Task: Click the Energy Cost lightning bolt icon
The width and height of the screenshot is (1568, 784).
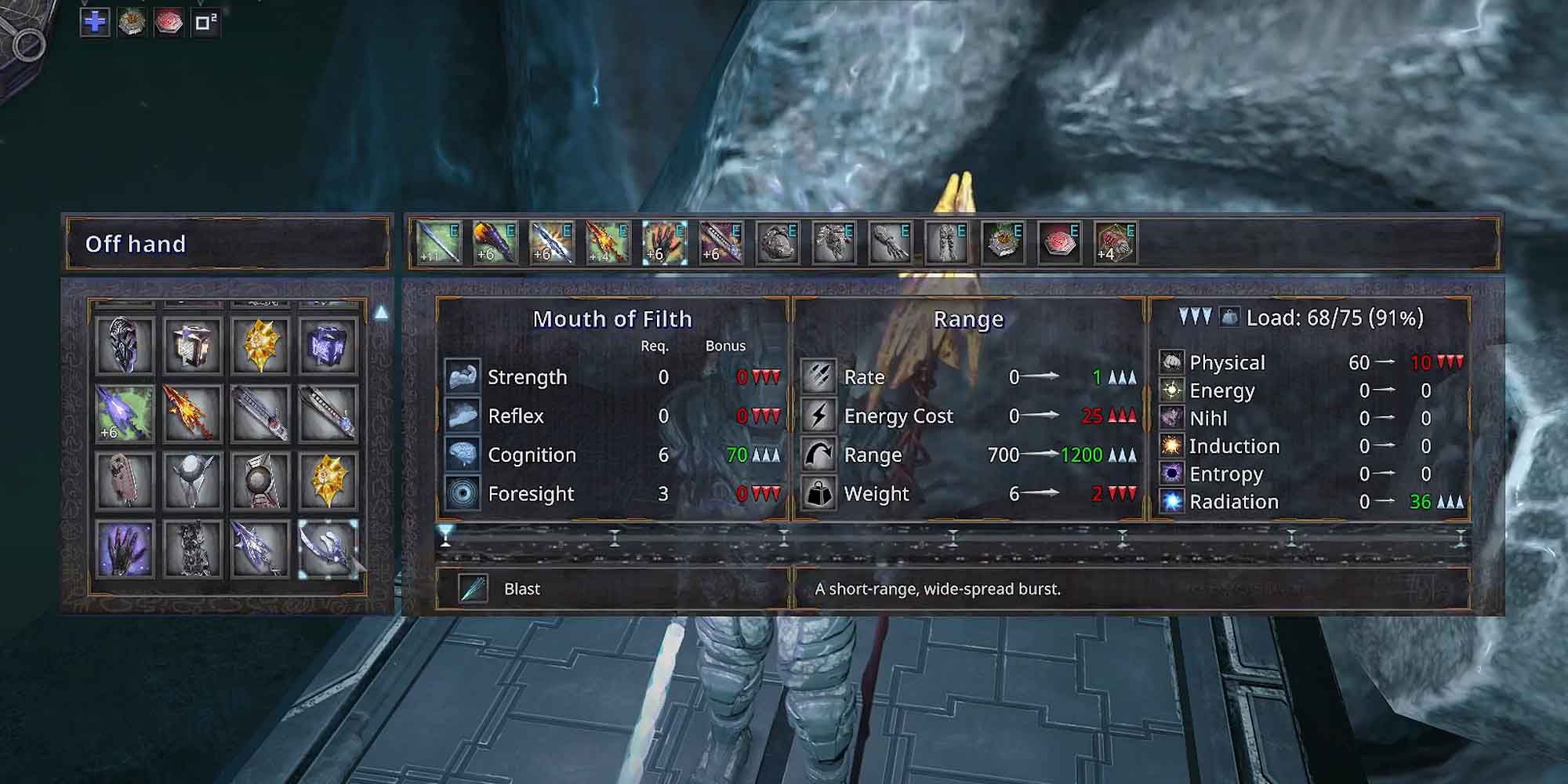Action: (x=818, y=416)
